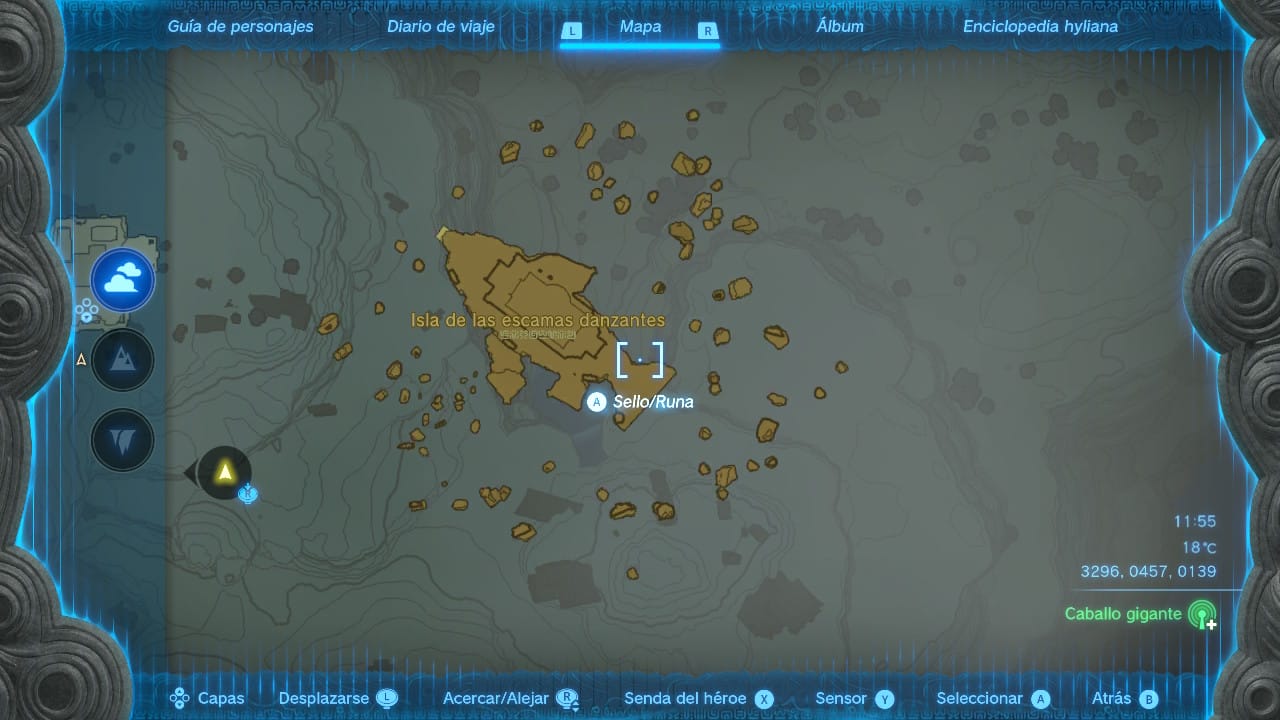Click the green Caballo gigante horse icon
This screenshot has height=720, width=1280.
coord(1203,615)
